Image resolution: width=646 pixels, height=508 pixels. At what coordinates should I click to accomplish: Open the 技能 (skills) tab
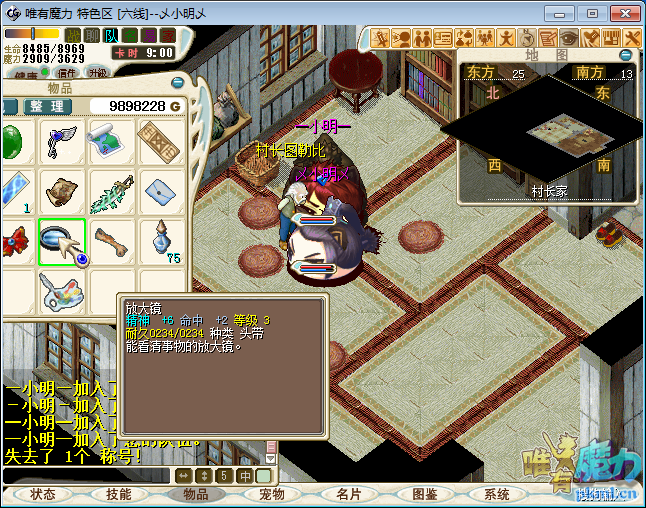coord(119,494)
